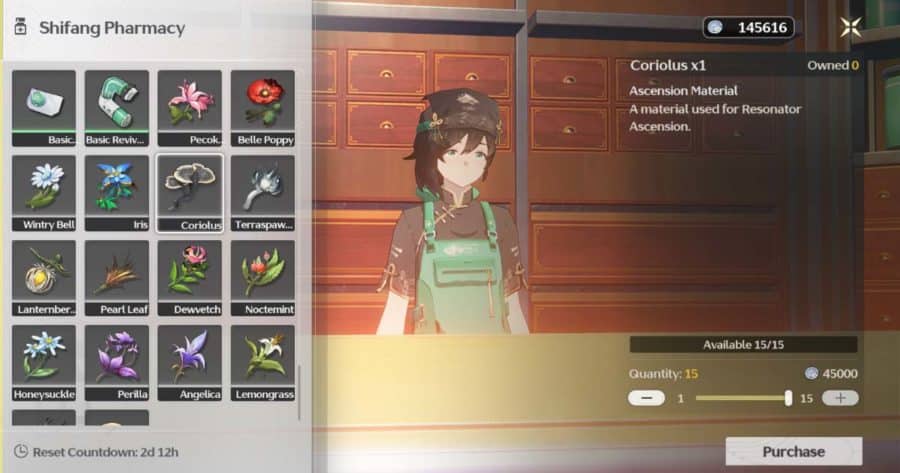Decrease quantity with the minus button
Screen dimensions: 900x473
pos(645,398)
